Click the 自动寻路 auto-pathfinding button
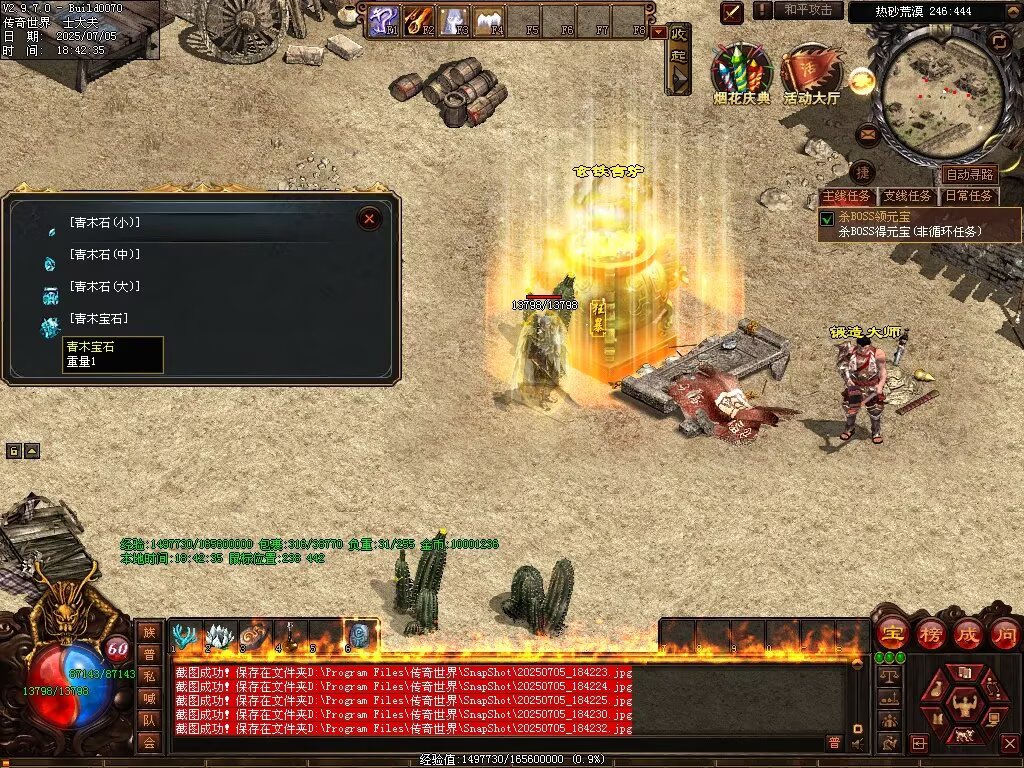Image resolution: width=1024 pixels, height=768 pixels. (970, 175)
